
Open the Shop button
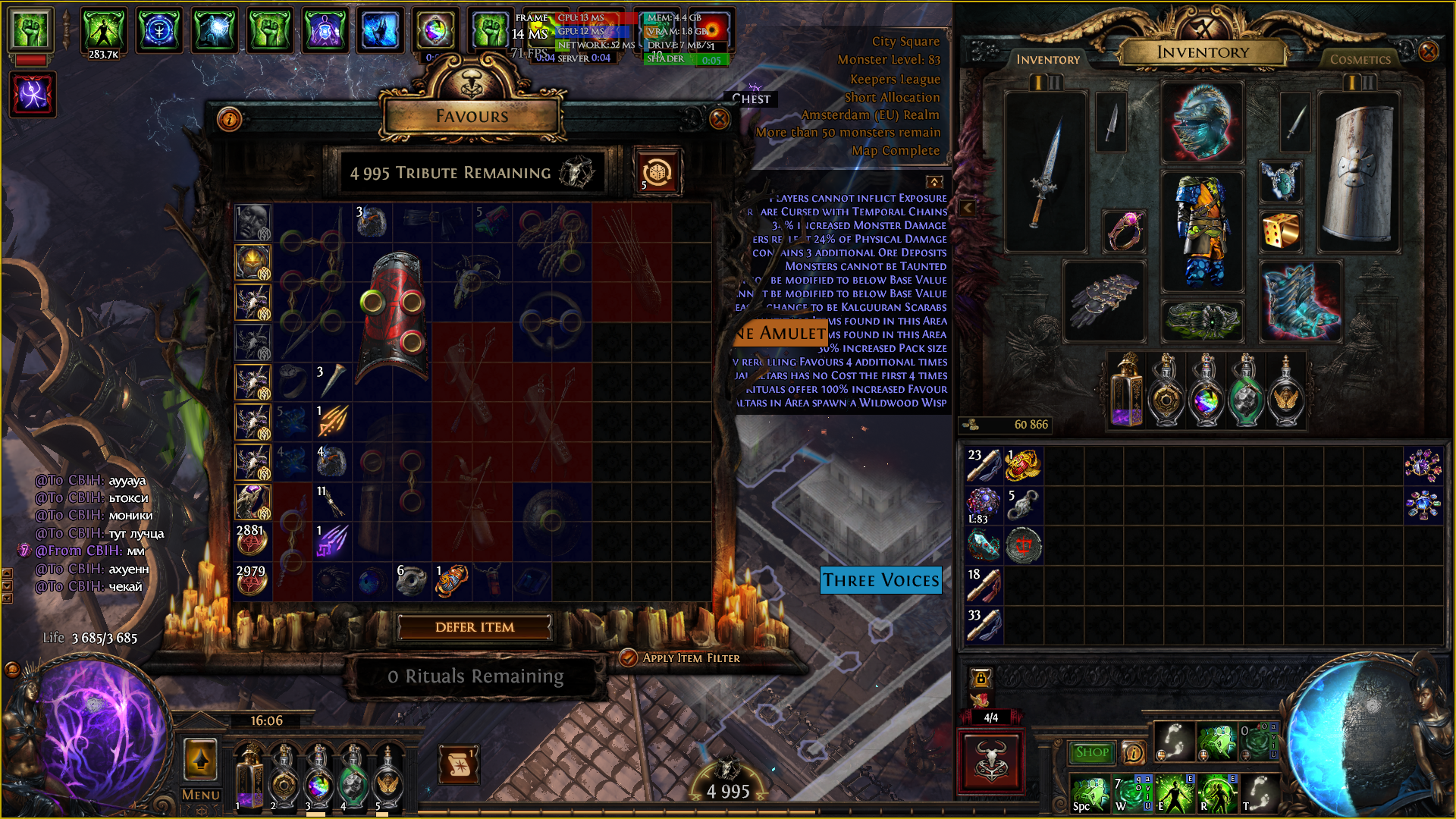point(1091,752)
